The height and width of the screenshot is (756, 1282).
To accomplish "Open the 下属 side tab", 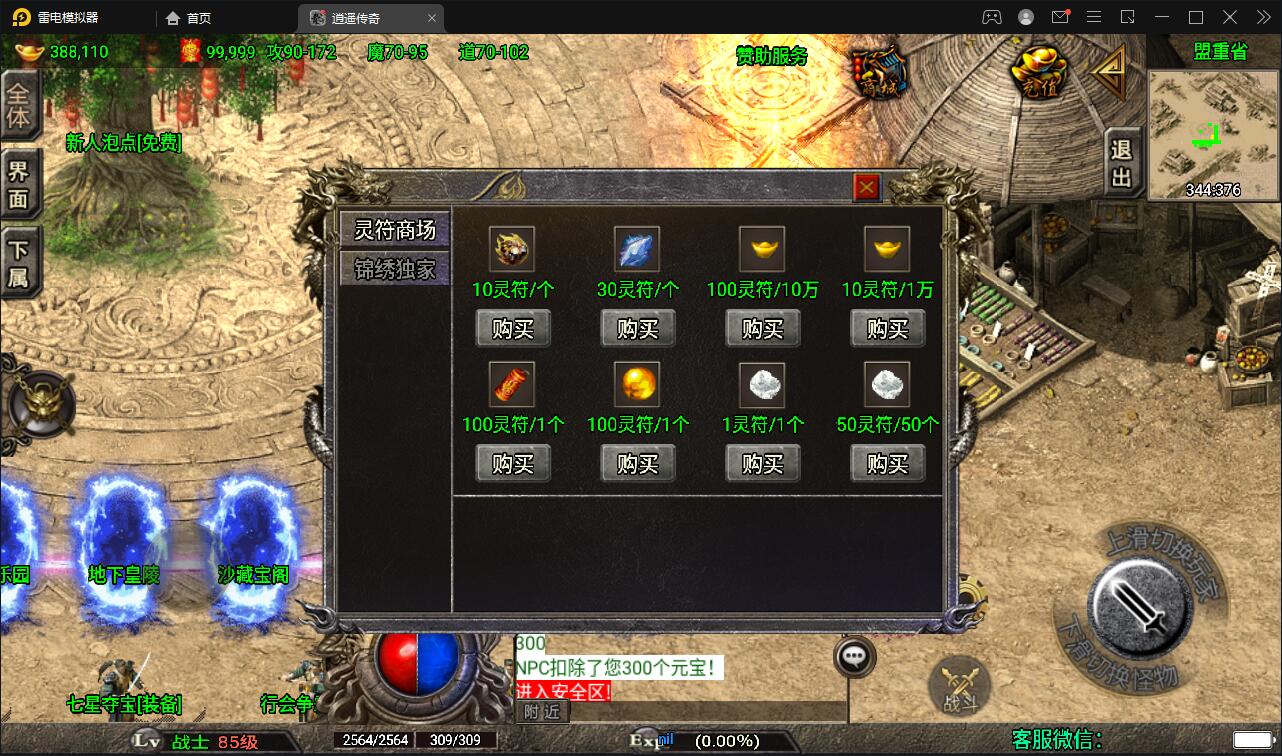I will [x=18, y=264].
